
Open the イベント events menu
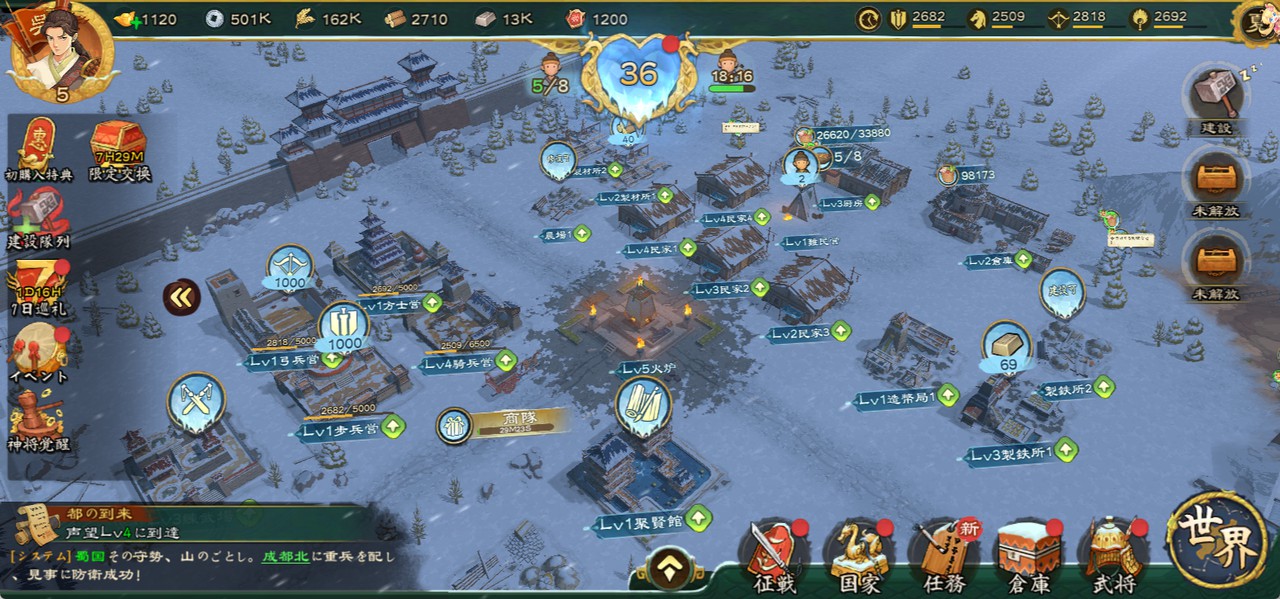(x=38, y=353)
